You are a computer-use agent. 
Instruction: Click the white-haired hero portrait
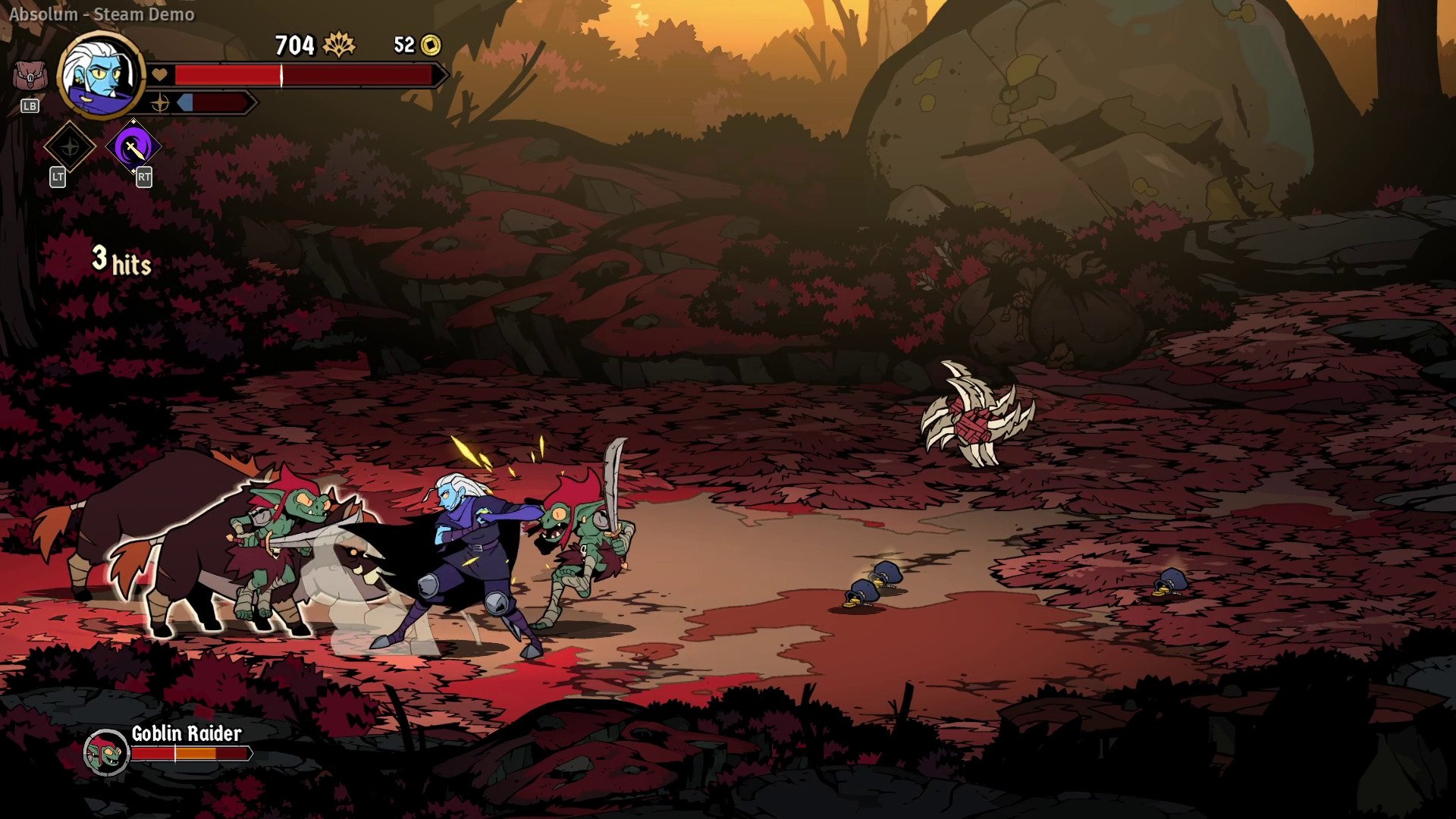point(101,74)
